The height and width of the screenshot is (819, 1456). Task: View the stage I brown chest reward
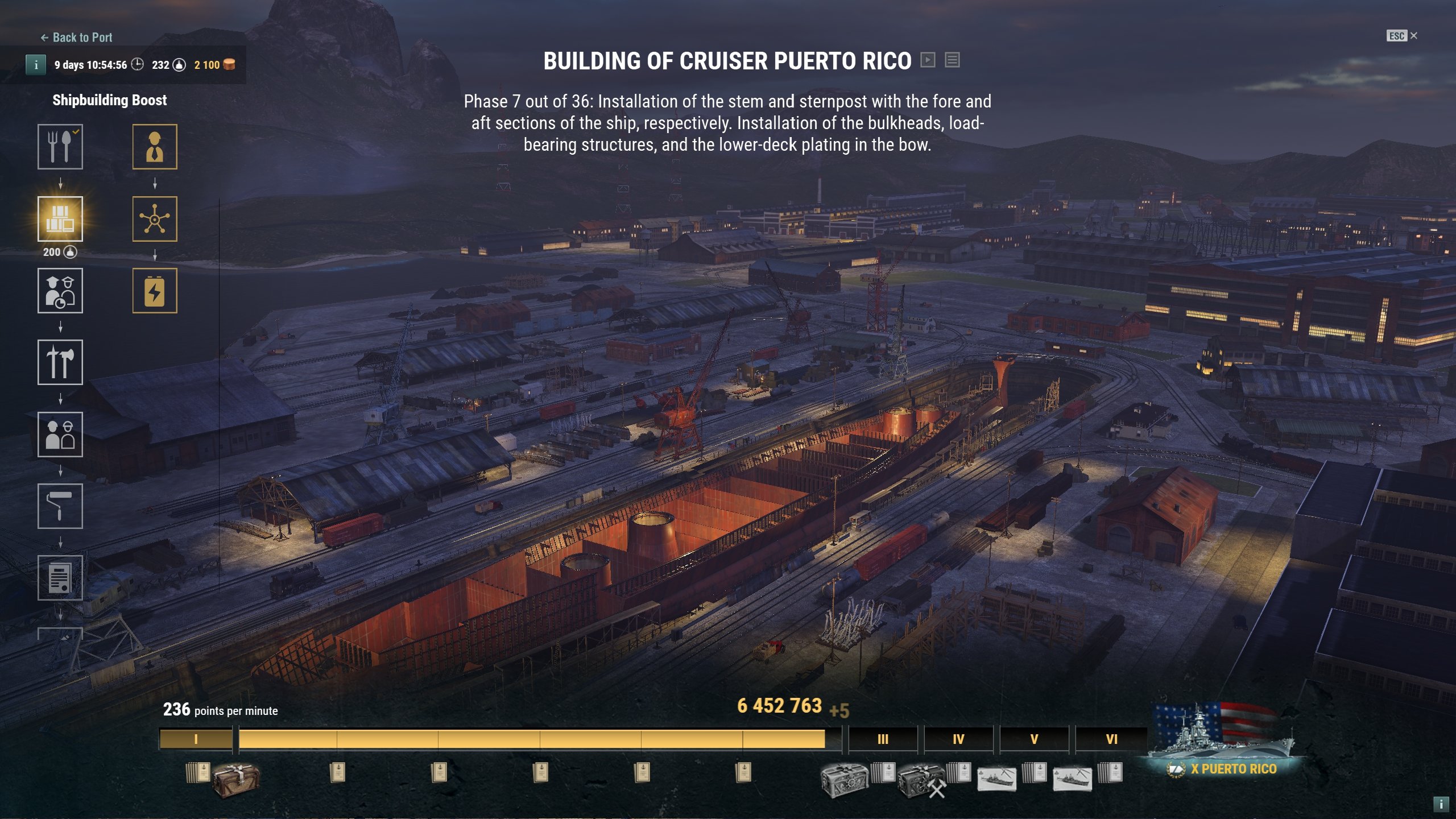pos(236,779)
